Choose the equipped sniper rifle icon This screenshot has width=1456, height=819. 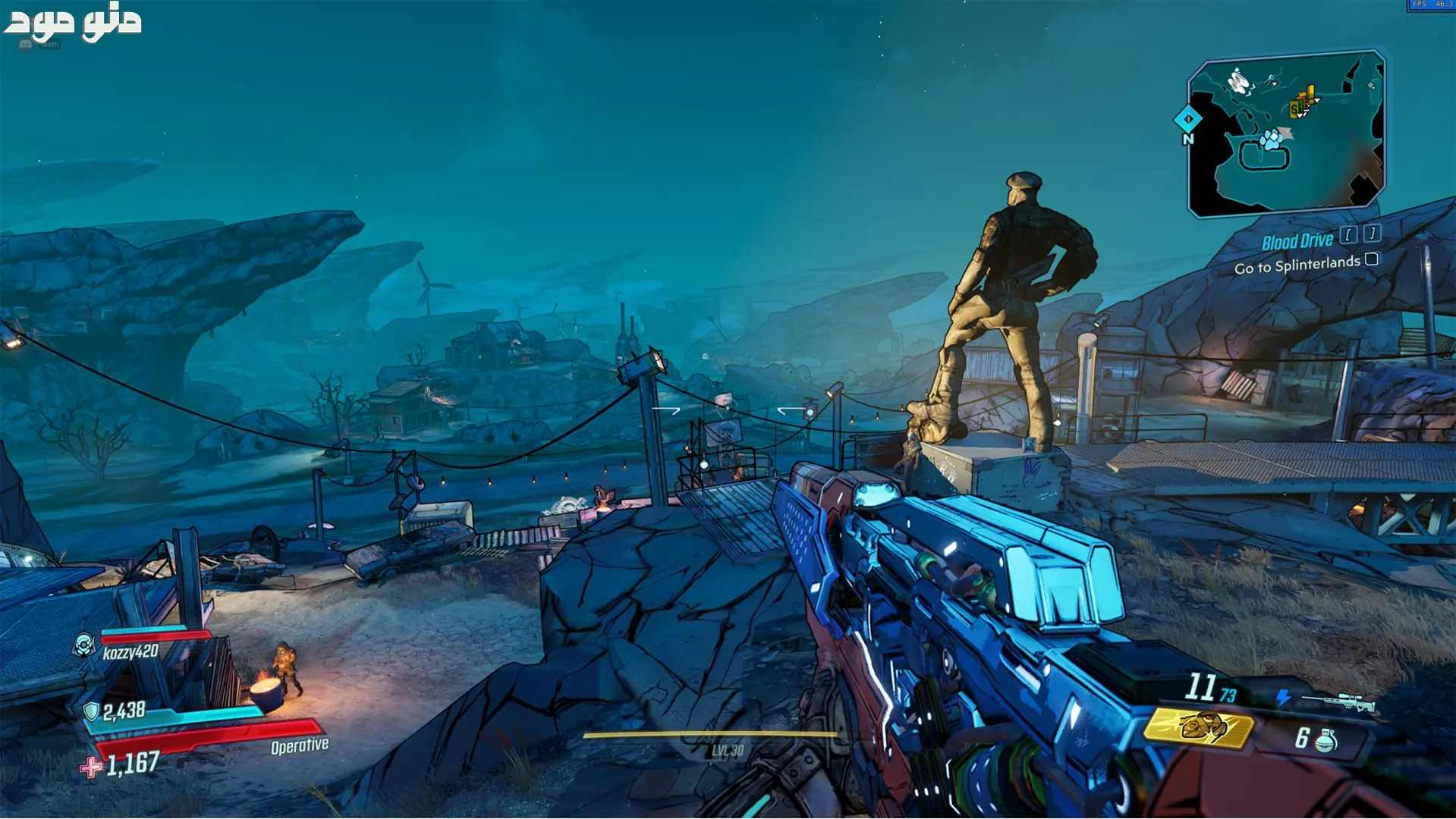click(x=1339, y=701)
